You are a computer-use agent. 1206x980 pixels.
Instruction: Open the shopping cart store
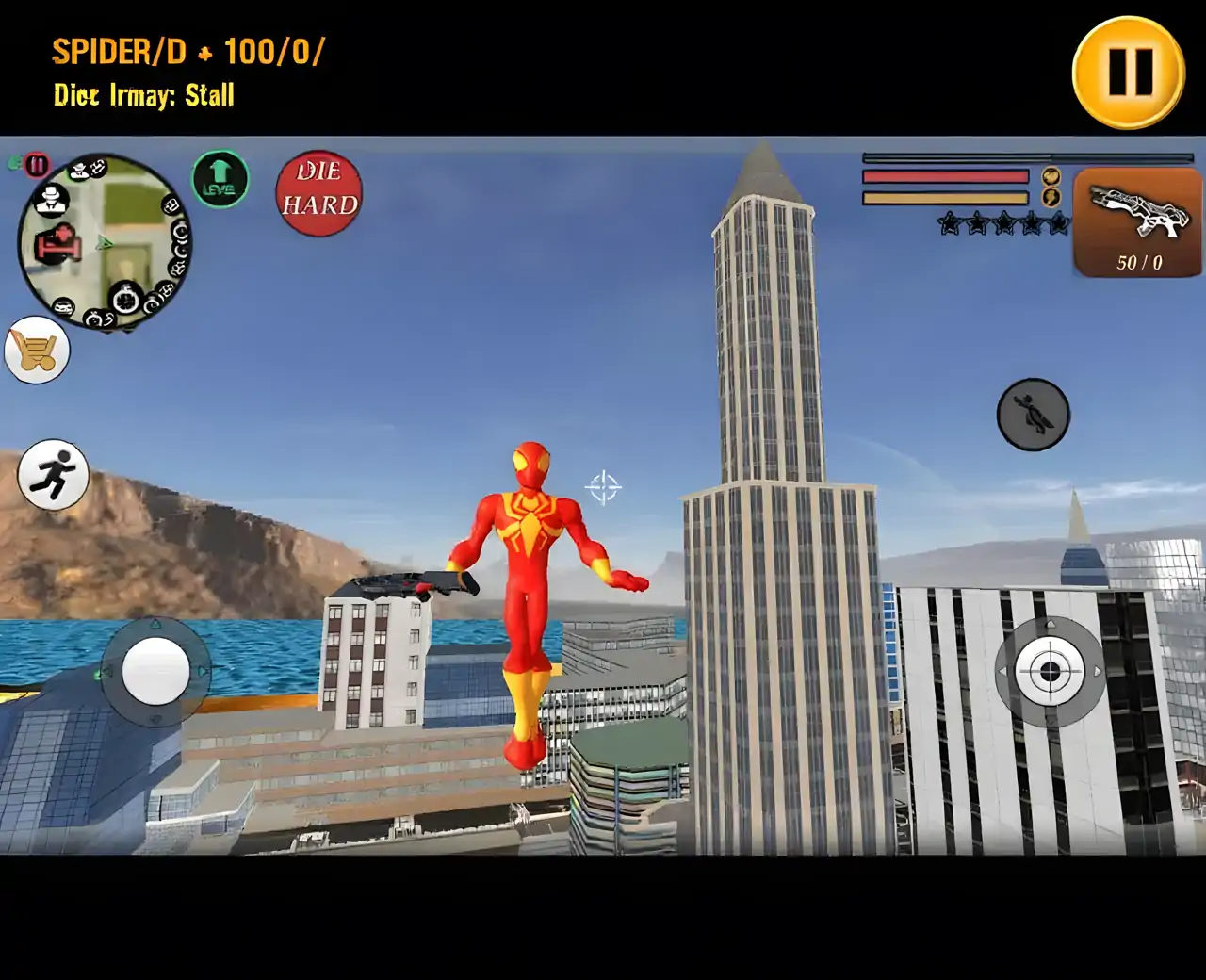[x=37, y=351]
